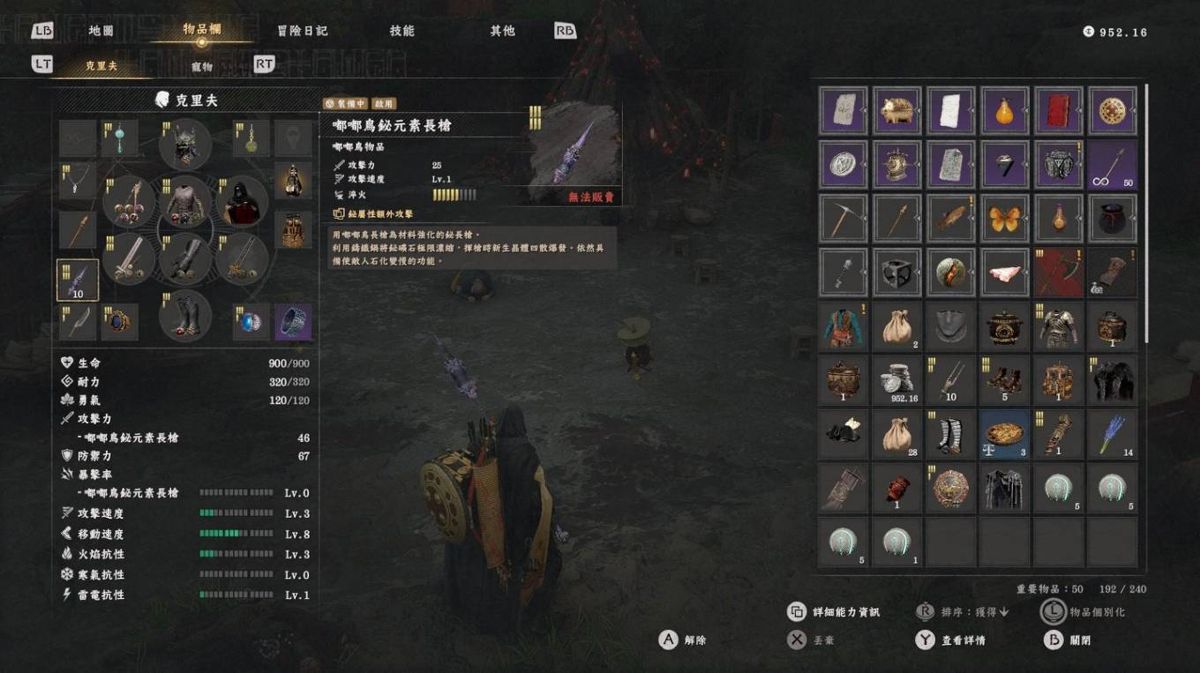Pick the lavender bundle item
Viewport: 1200px width, 673px height.
coord(1113,433)
